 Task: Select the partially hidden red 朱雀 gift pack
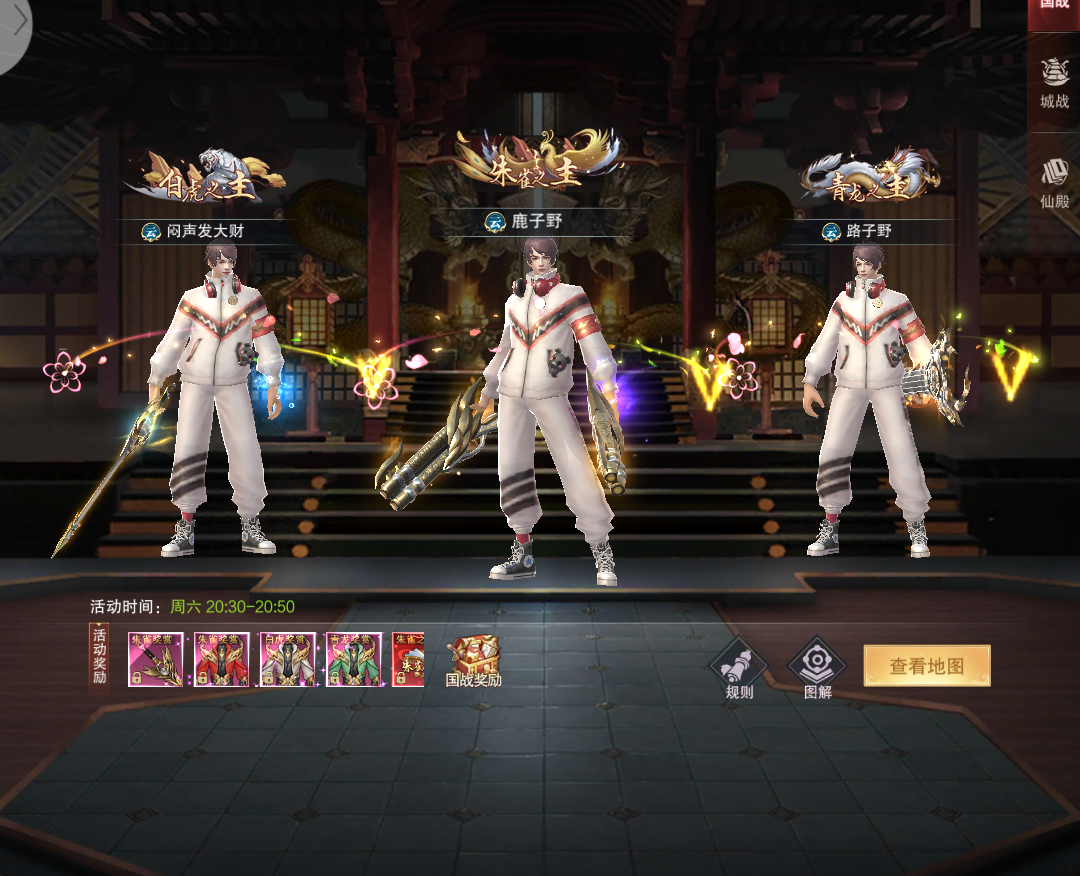coord(409,660)
